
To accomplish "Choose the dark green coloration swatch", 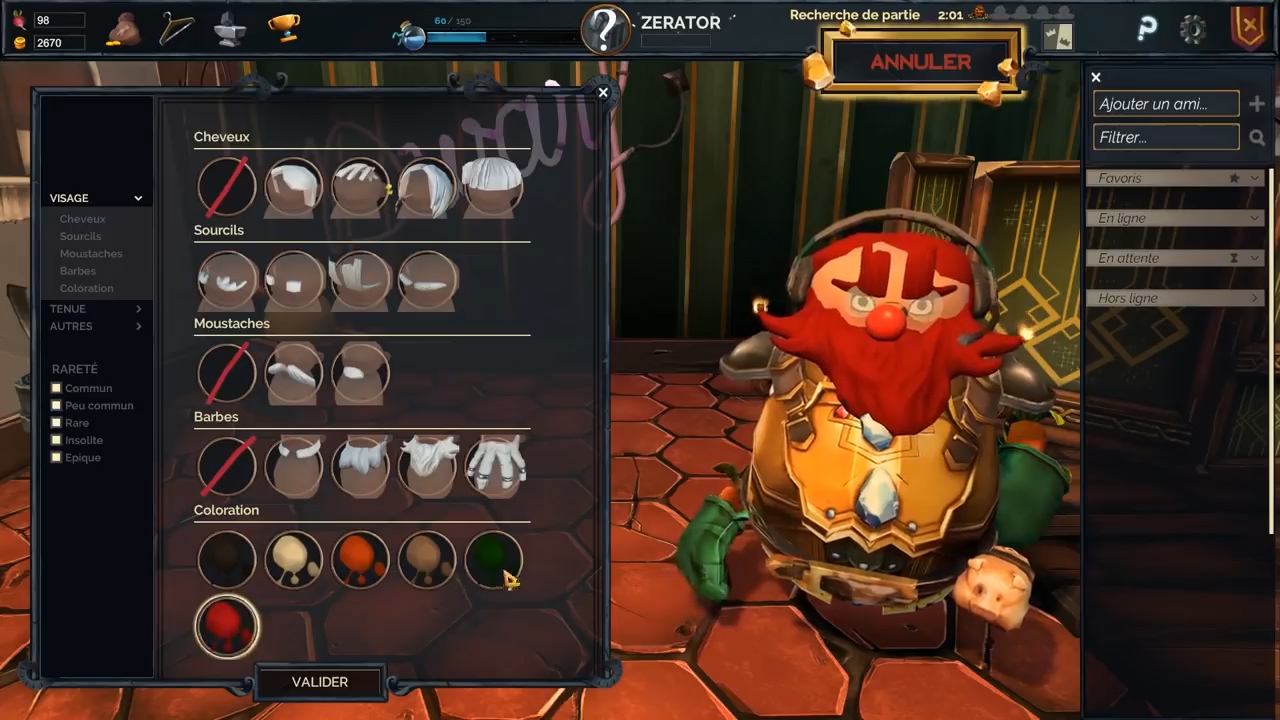I will pyautogui.click(x=493, y=559).
